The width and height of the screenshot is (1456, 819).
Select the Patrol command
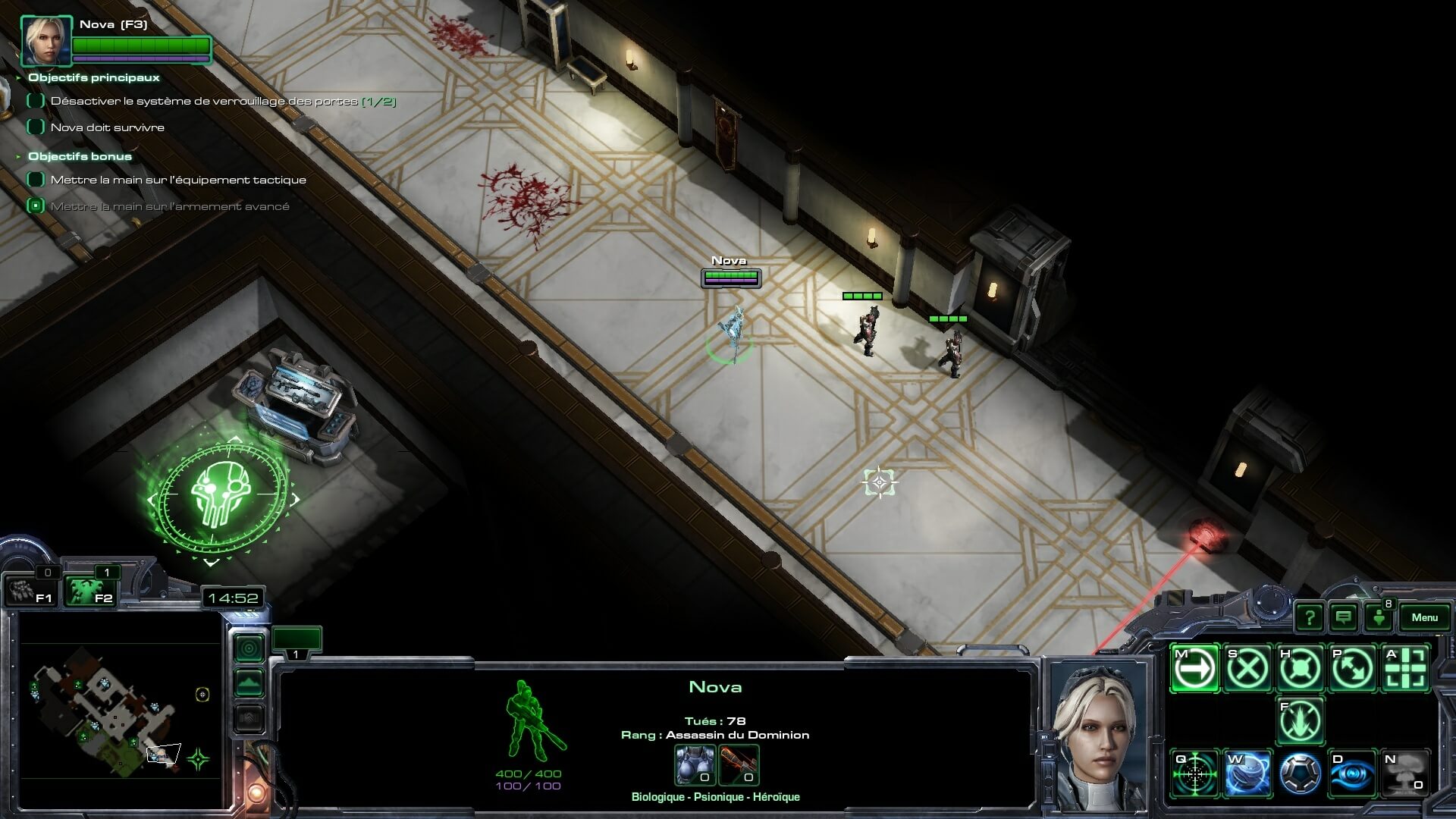click(1353, 668)
